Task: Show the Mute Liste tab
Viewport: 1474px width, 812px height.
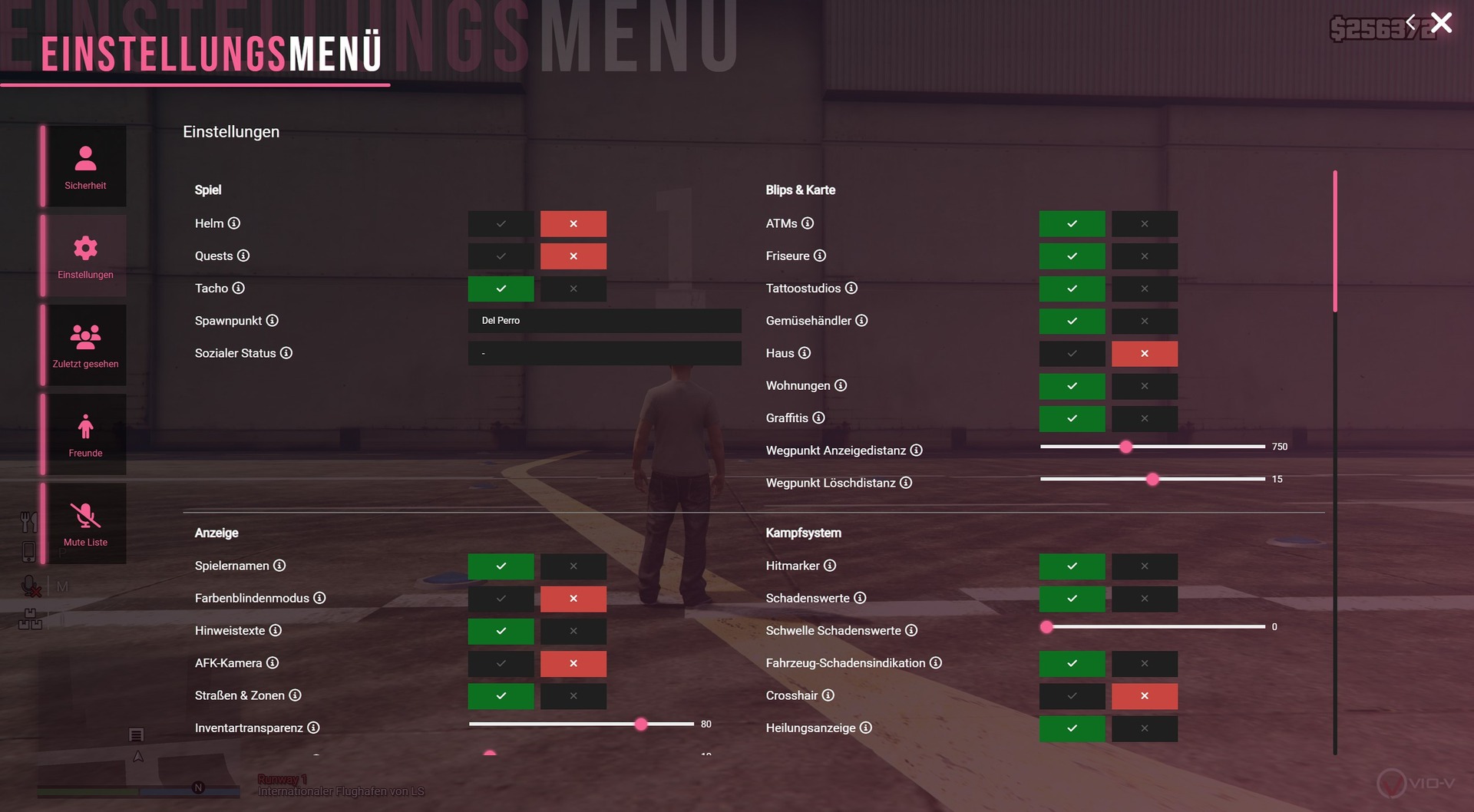Action: pos(85,523)
